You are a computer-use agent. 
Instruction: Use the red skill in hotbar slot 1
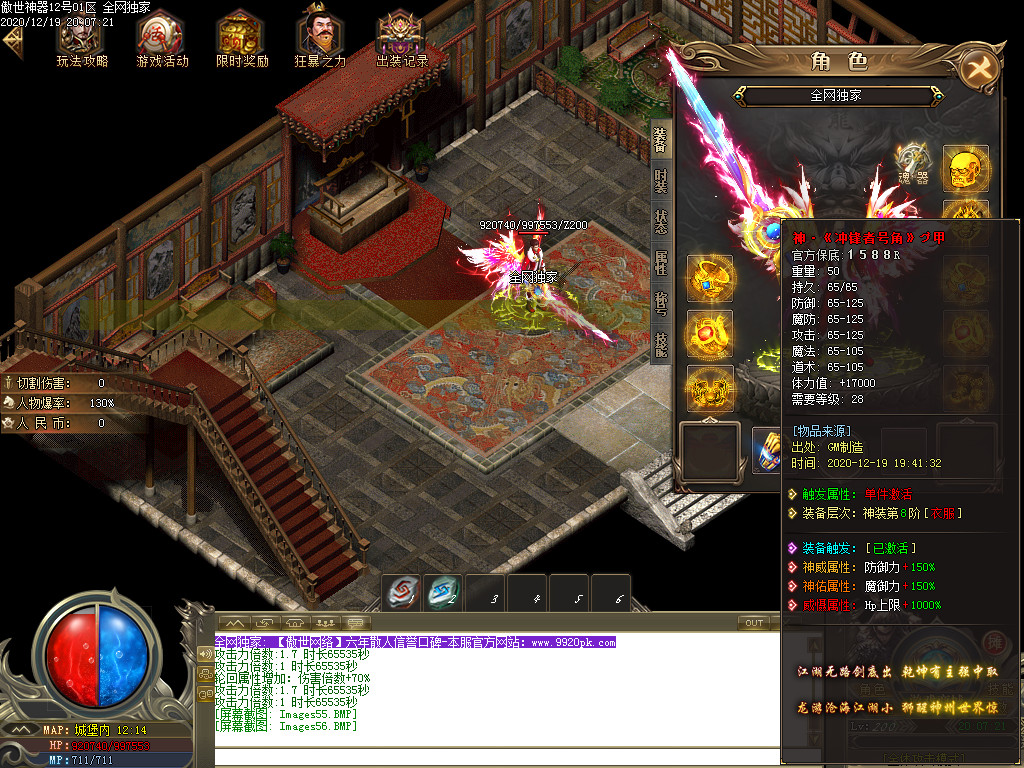tap(403, 594)
